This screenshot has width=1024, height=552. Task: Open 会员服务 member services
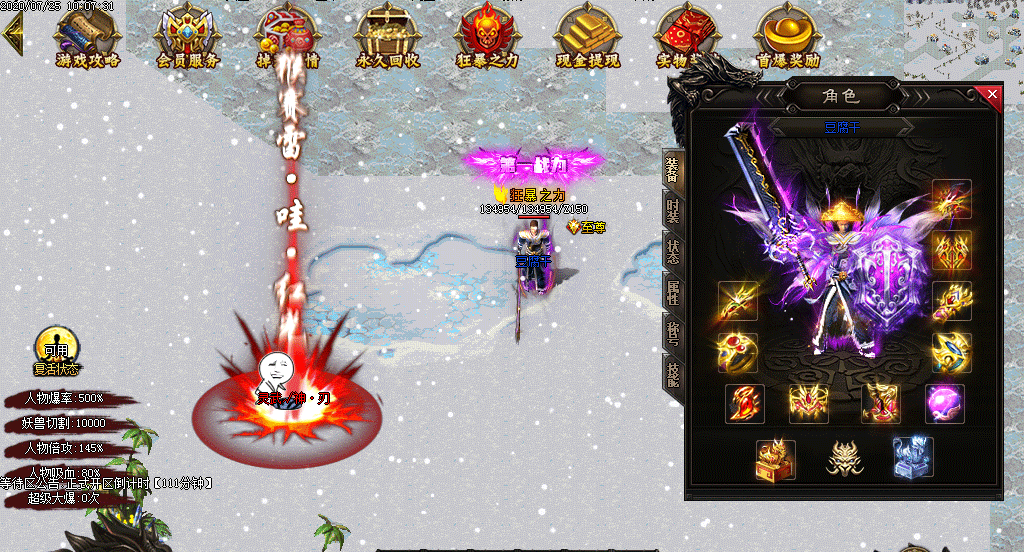click(187, 38)
